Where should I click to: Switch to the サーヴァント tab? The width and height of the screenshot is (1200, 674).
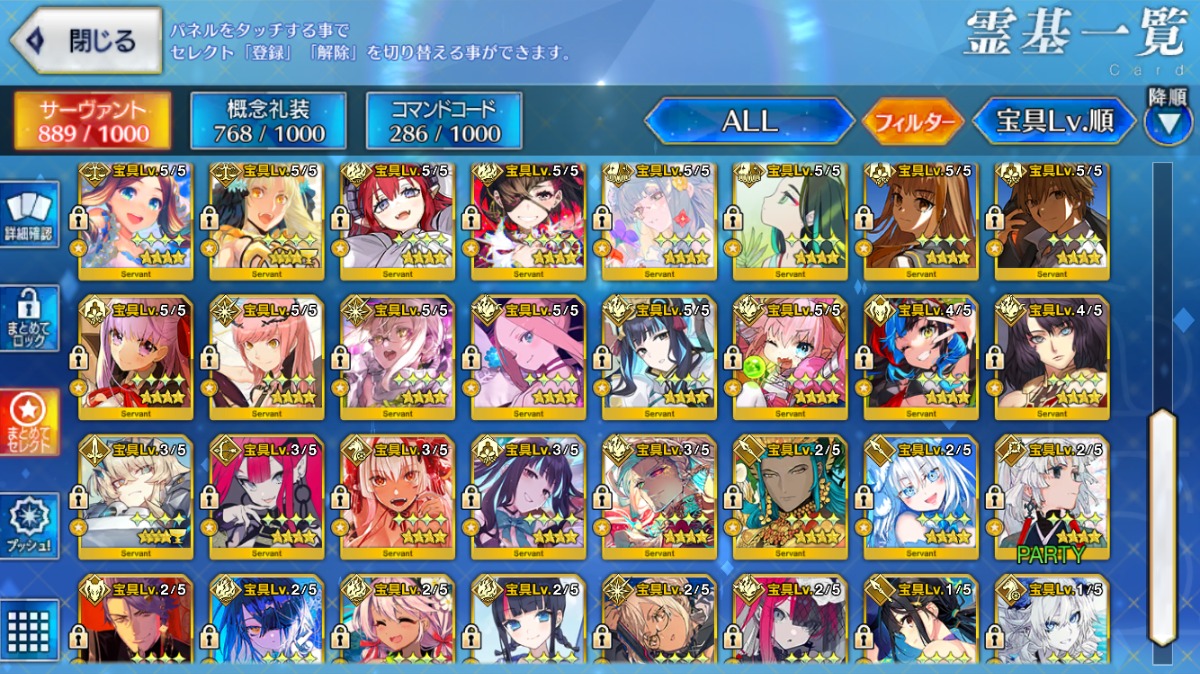pos(92,121)
